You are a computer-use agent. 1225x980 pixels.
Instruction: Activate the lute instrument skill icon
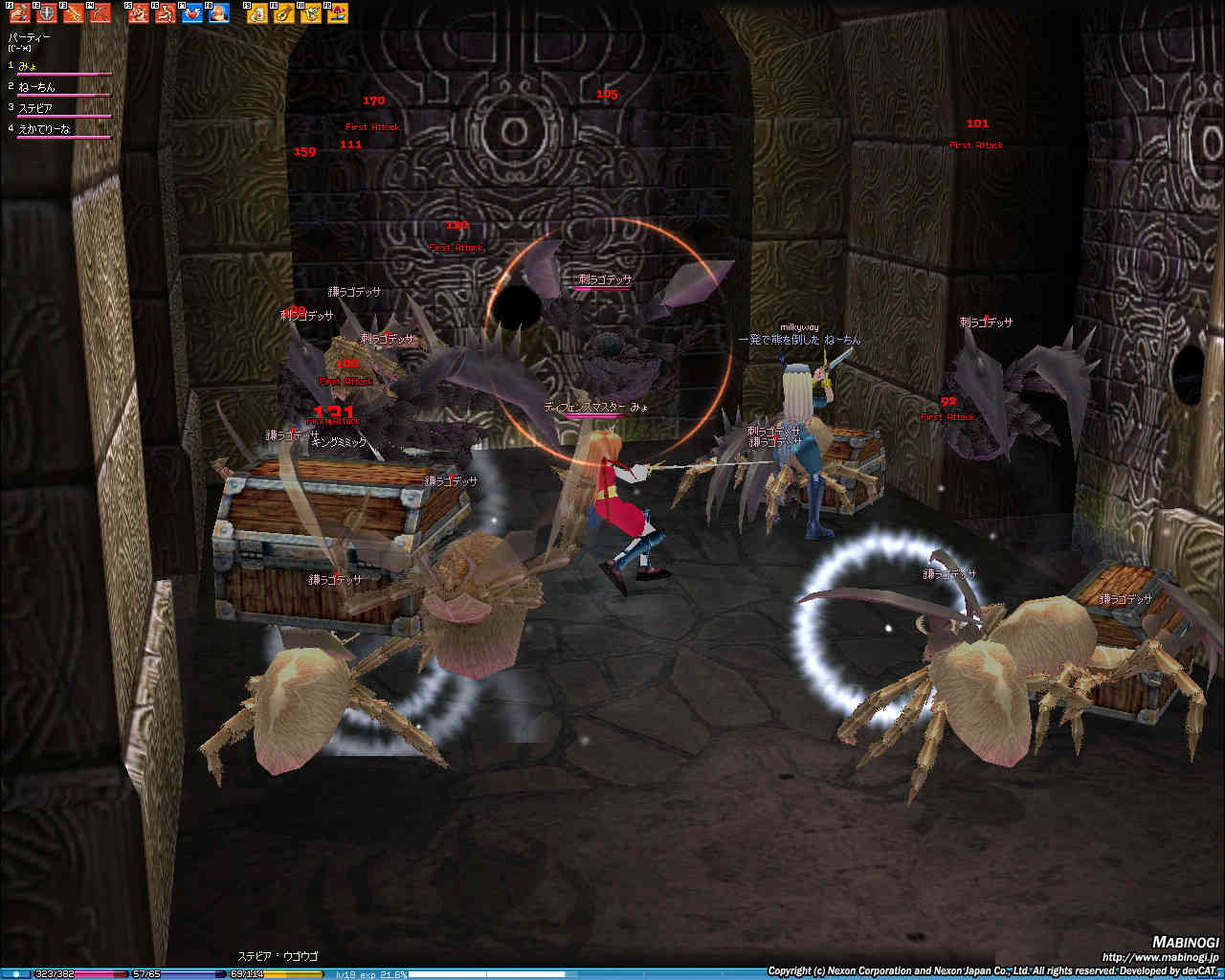(284, 13)
